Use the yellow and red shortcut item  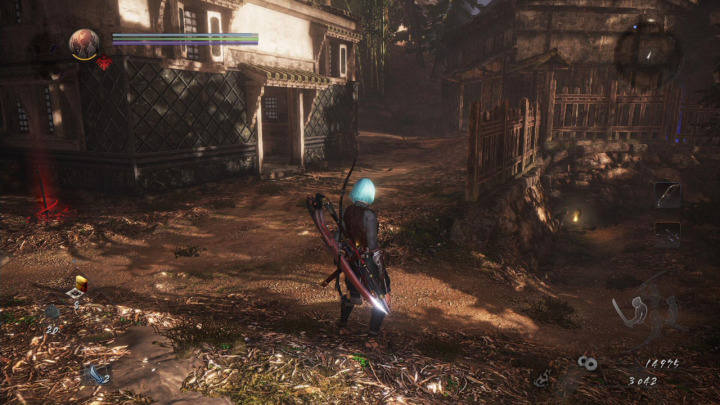80,284
